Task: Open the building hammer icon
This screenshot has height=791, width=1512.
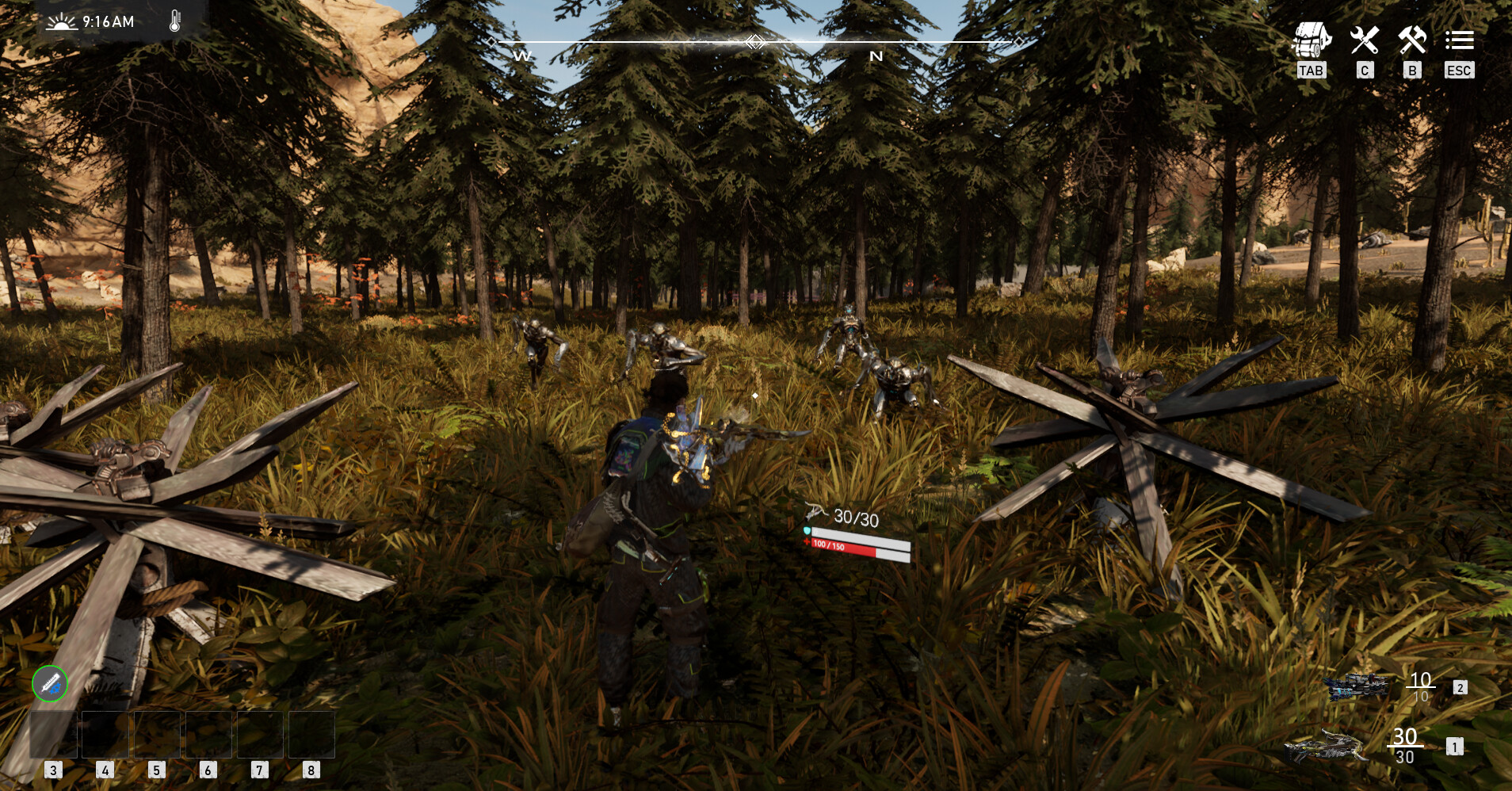Action: (1411, 38)
